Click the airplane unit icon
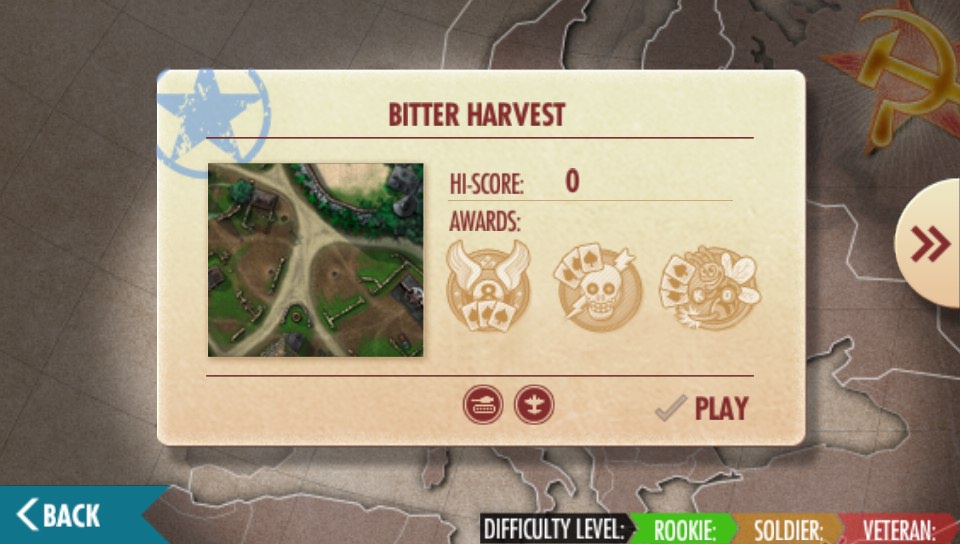The image size is (960, 544). (x=534, y=405)
